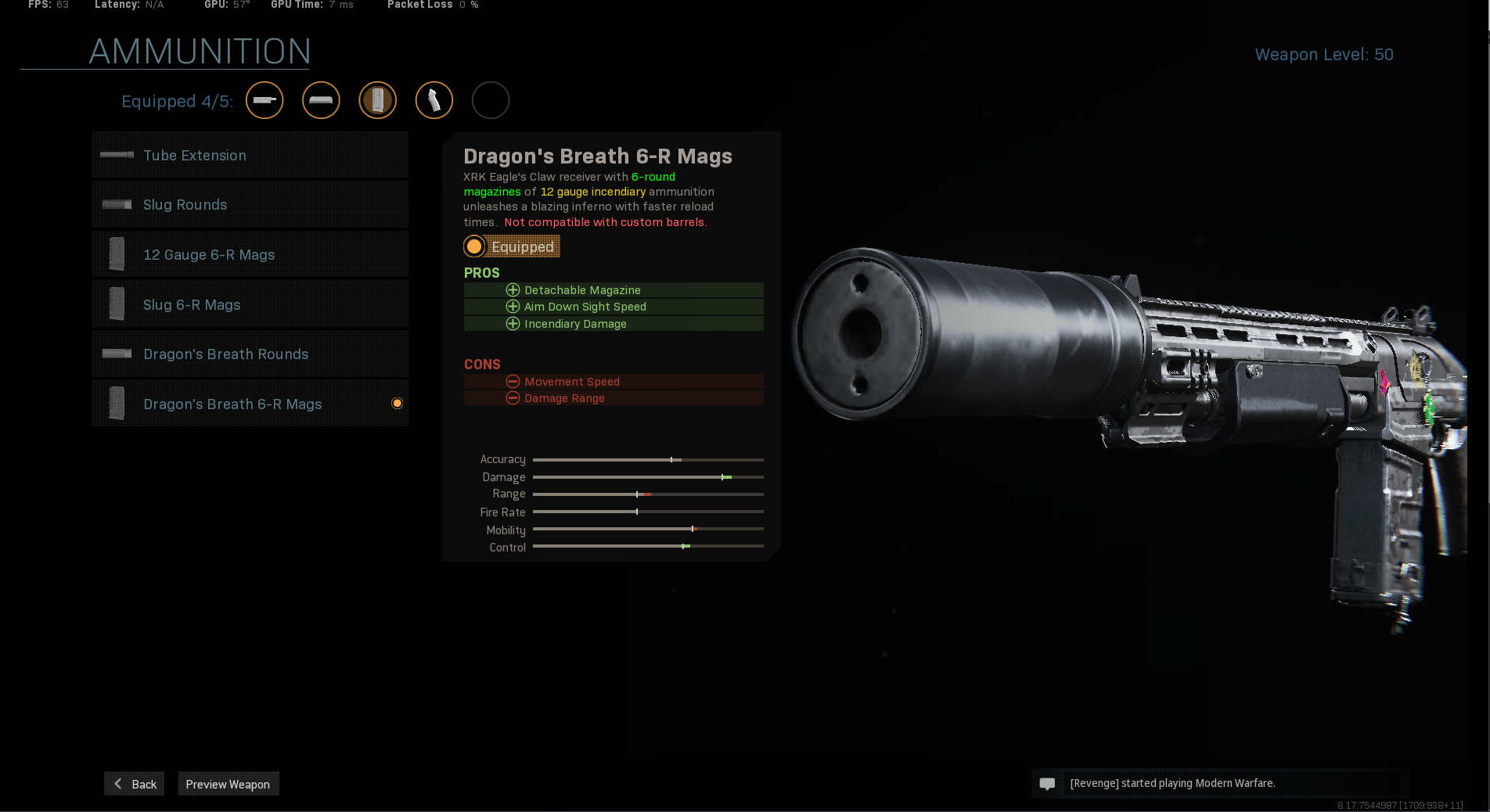Click the empty fifth attachment slot
This screenshot has height=812, width=1490.
pos(491,100)
